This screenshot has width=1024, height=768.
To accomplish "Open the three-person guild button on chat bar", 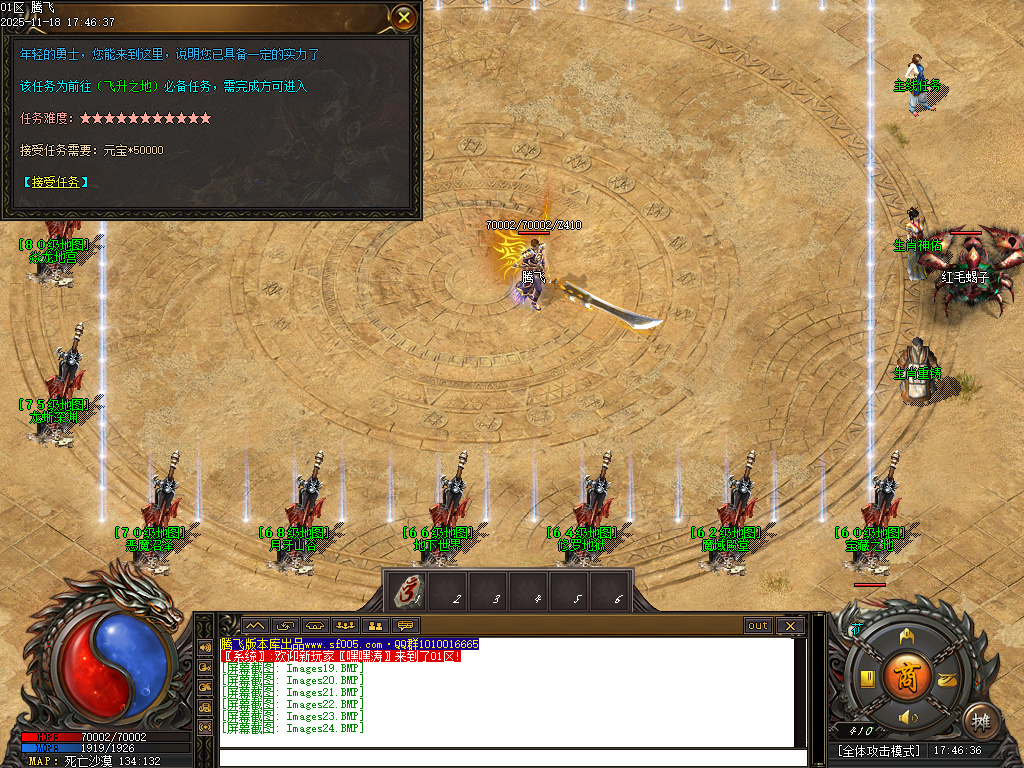I will click(346, 626).
